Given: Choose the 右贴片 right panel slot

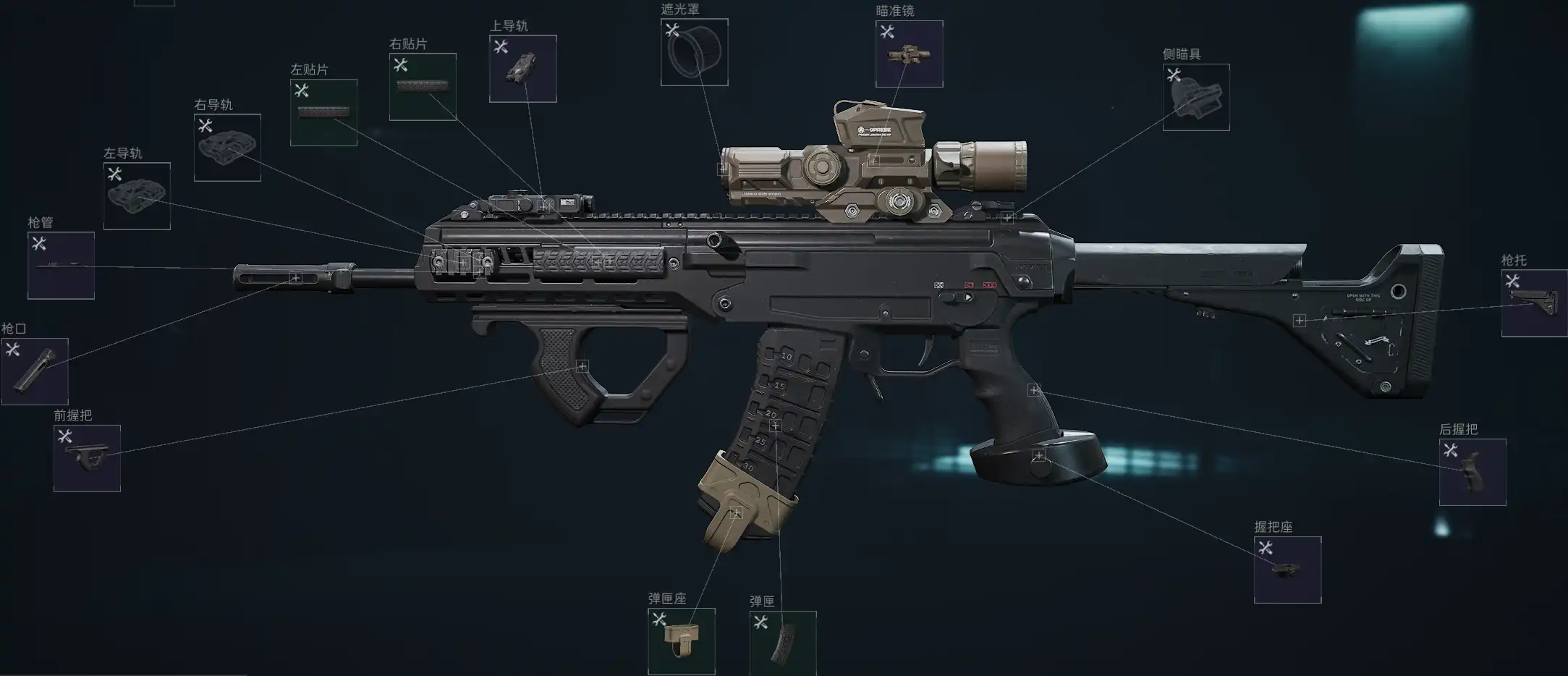Looking at the screenshot, I should [423, 87].
